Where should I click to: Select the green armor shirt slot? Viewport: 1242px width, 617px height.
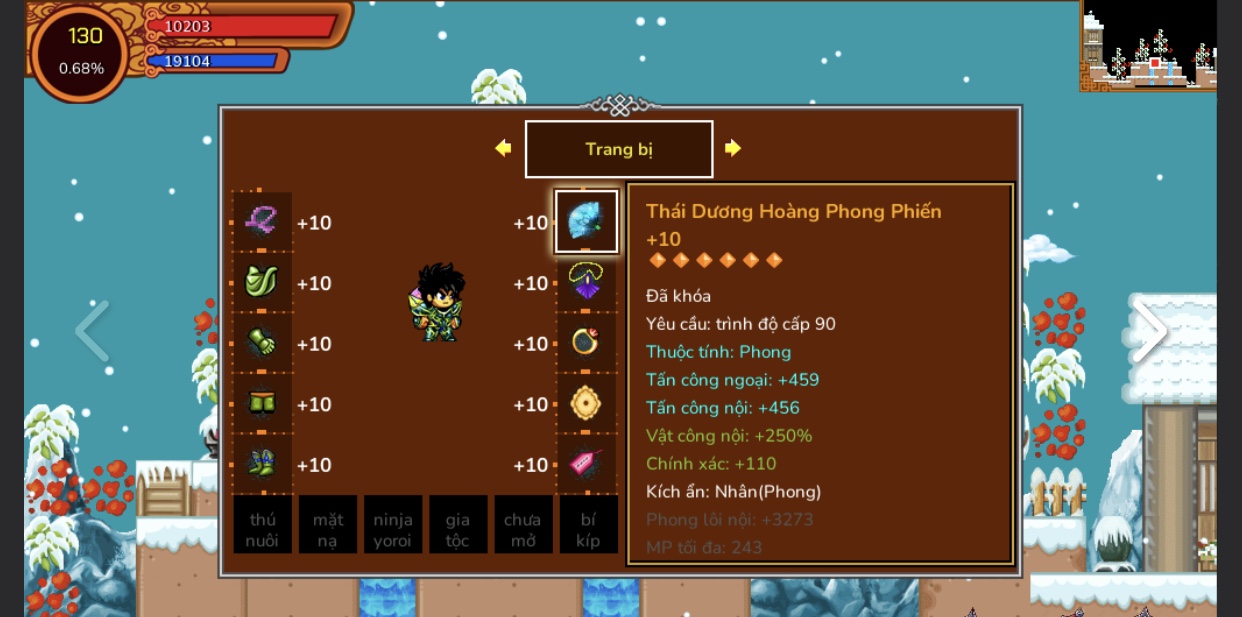262,282
